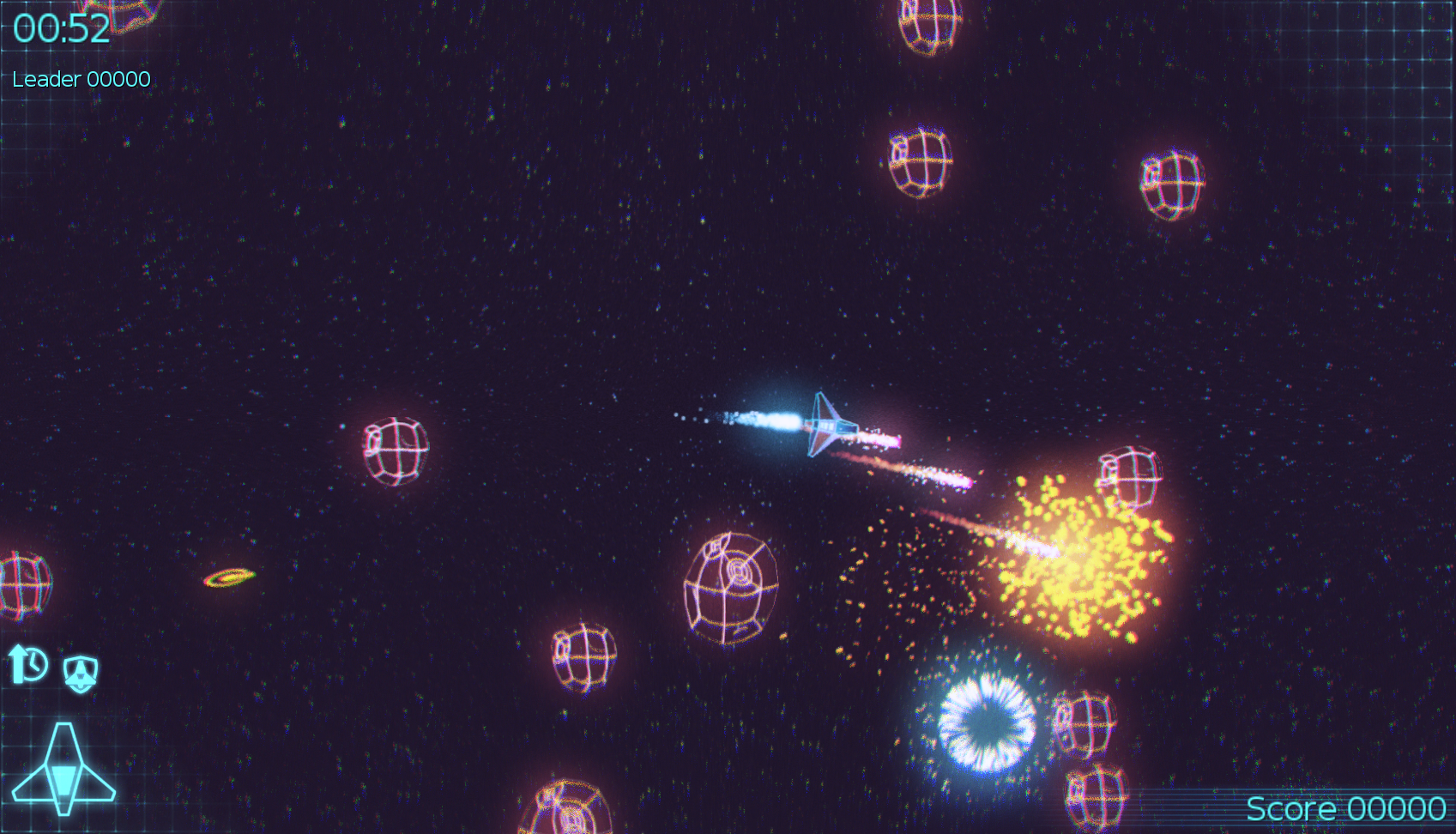Click the large ship status icon
Image resolution: width=1456 pixels, height=834 pixels.
[x=63, y=770]
